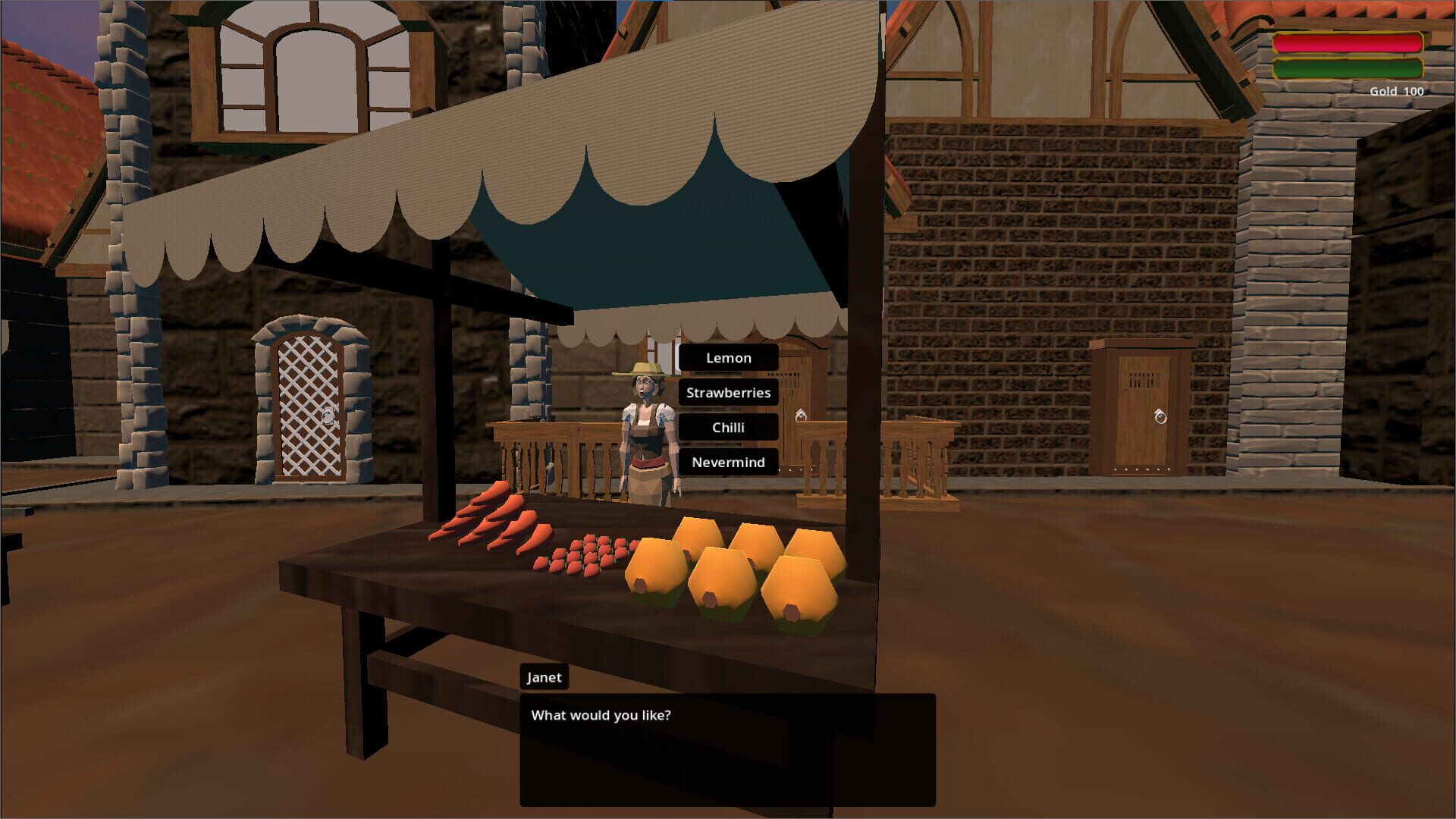The image size is (1456, 819).
Task: Select the Lemon dialogue option
Action: point(728,357)
